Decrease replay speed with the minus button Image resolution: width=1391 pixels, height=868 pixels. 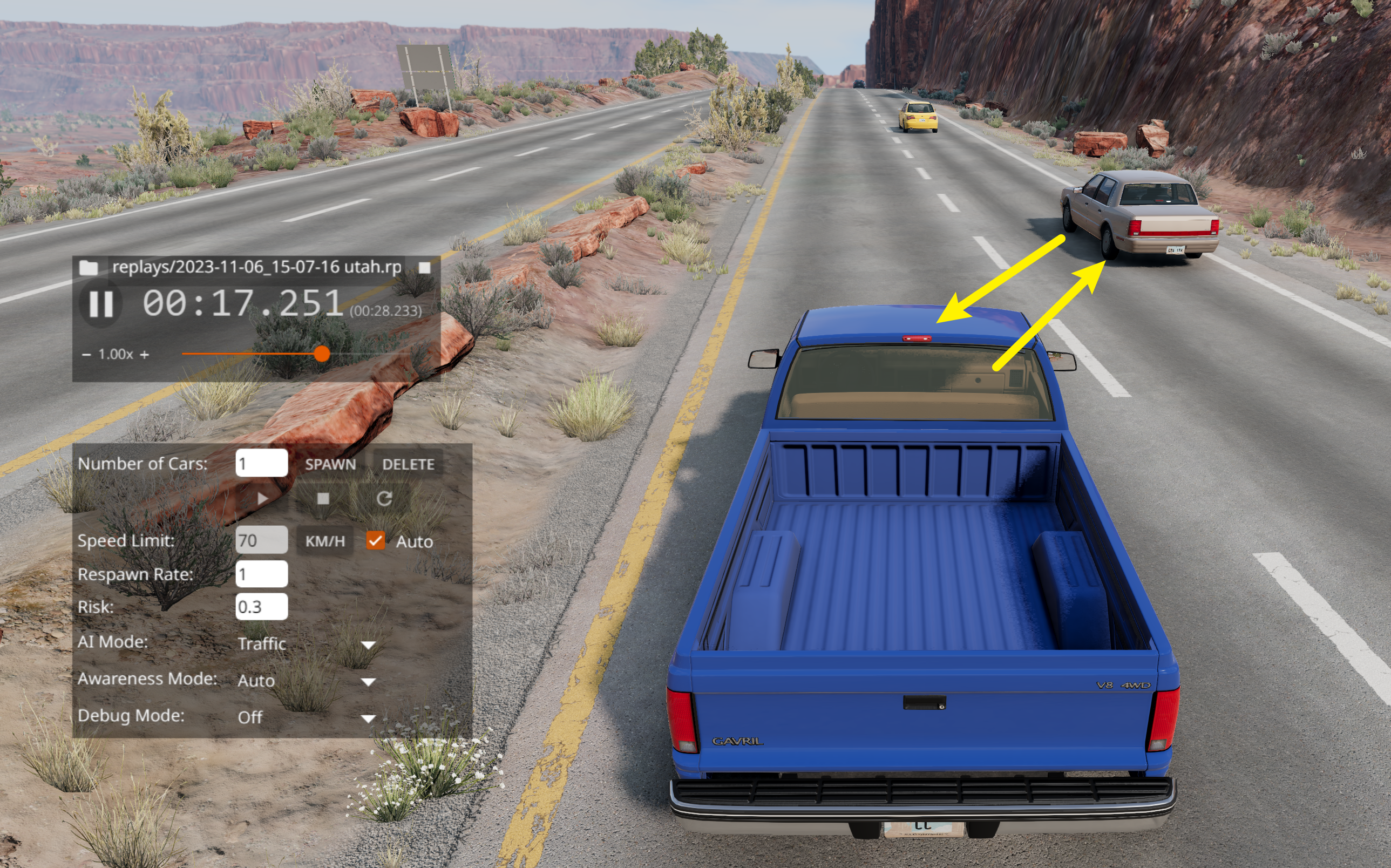click(86, 355)
